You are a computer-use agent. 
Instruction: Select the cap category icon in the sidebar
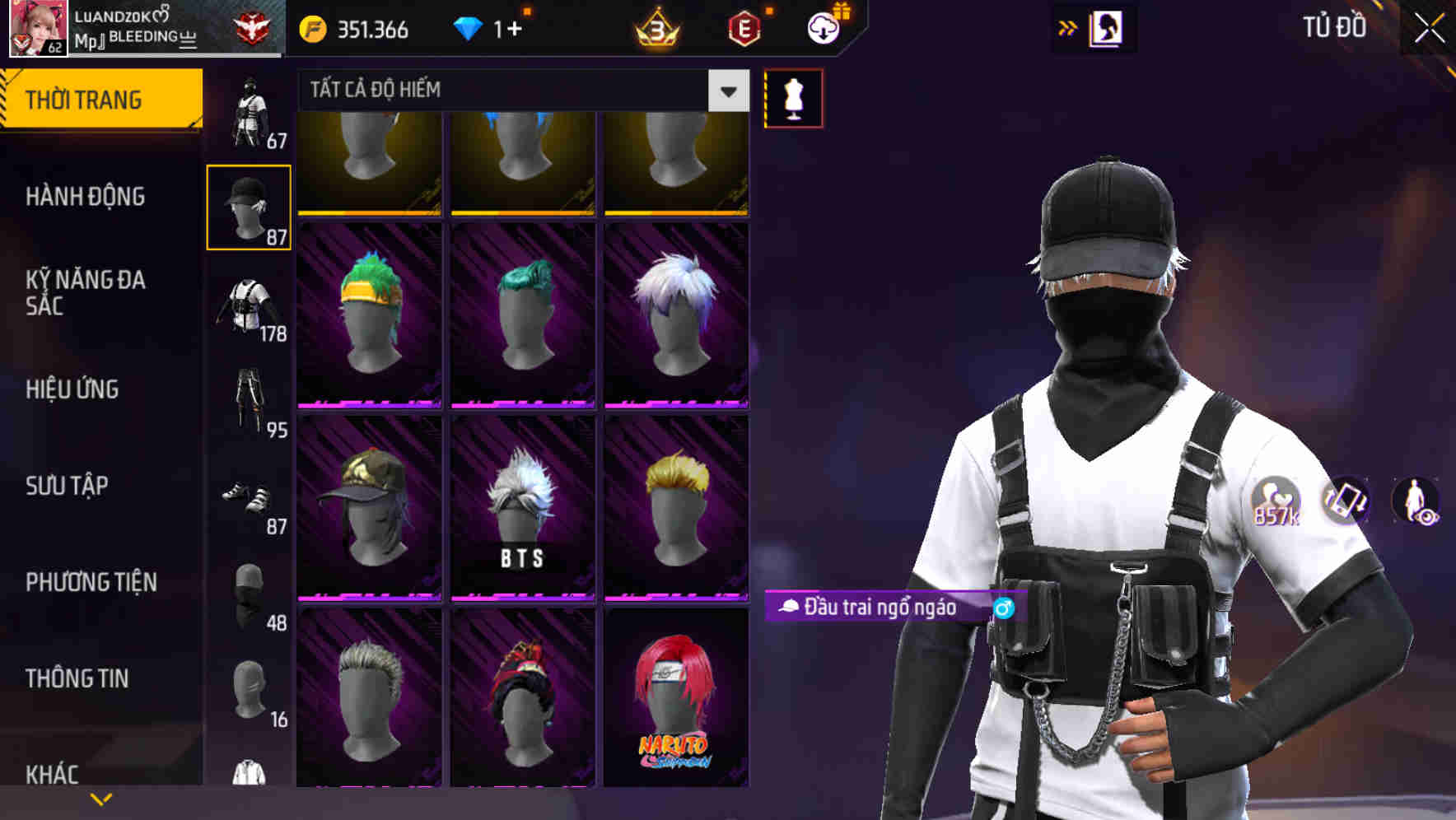[250, 204]
